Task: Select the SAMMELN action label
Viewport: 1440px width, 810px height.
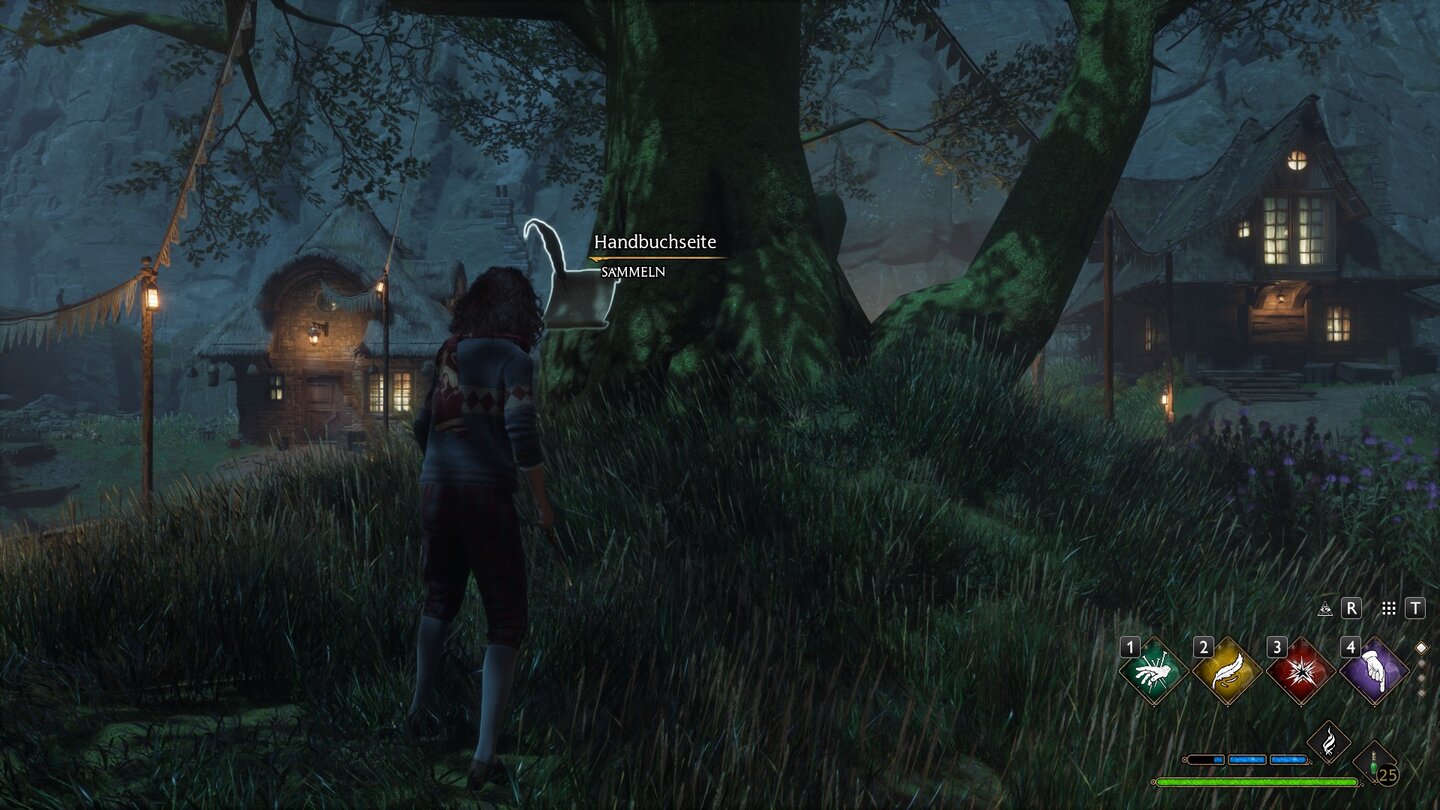Action: click(x=633, y=272)
